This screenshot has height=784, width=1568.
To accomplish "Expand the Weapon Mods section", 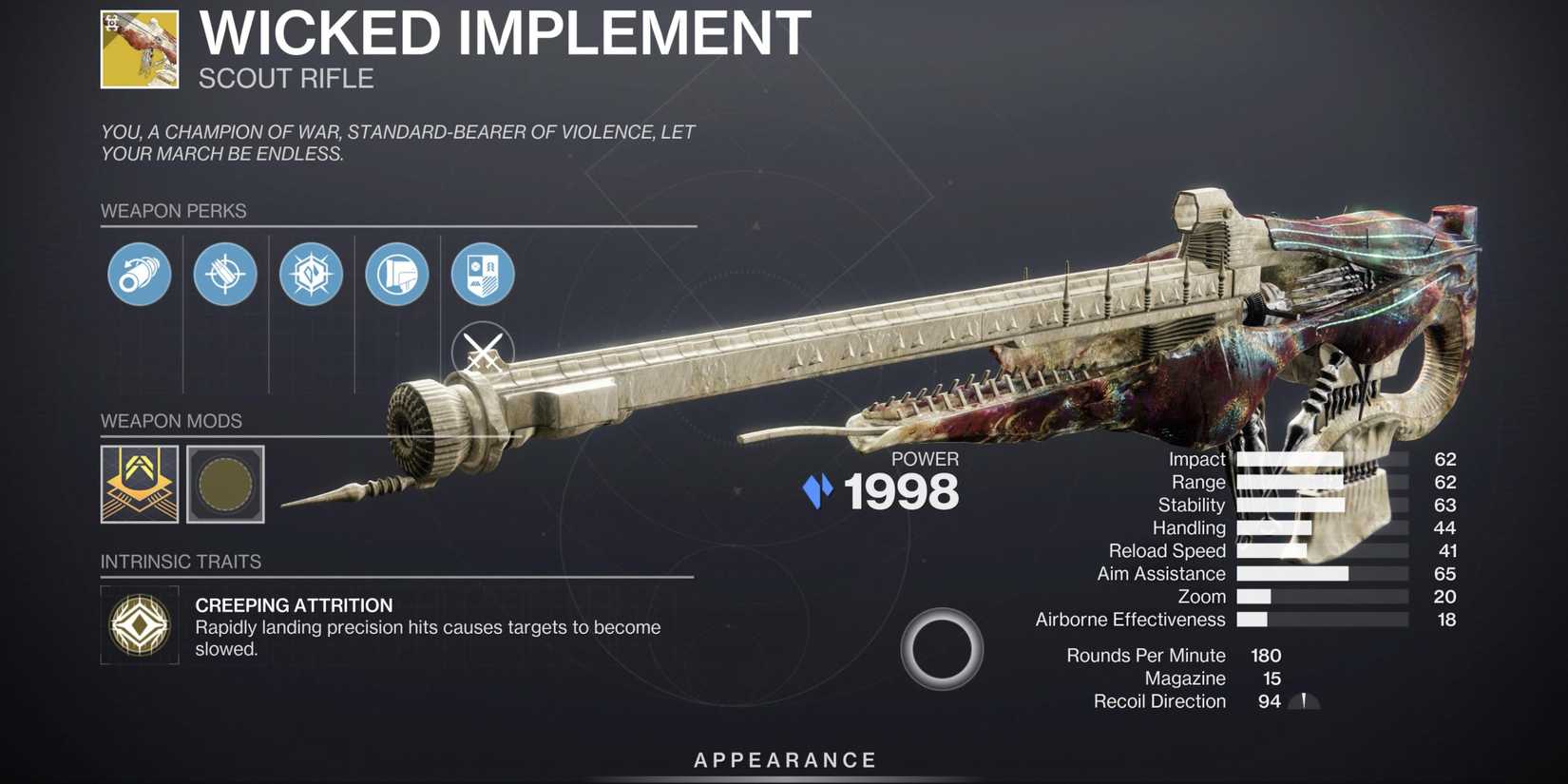I will (172, 421).
